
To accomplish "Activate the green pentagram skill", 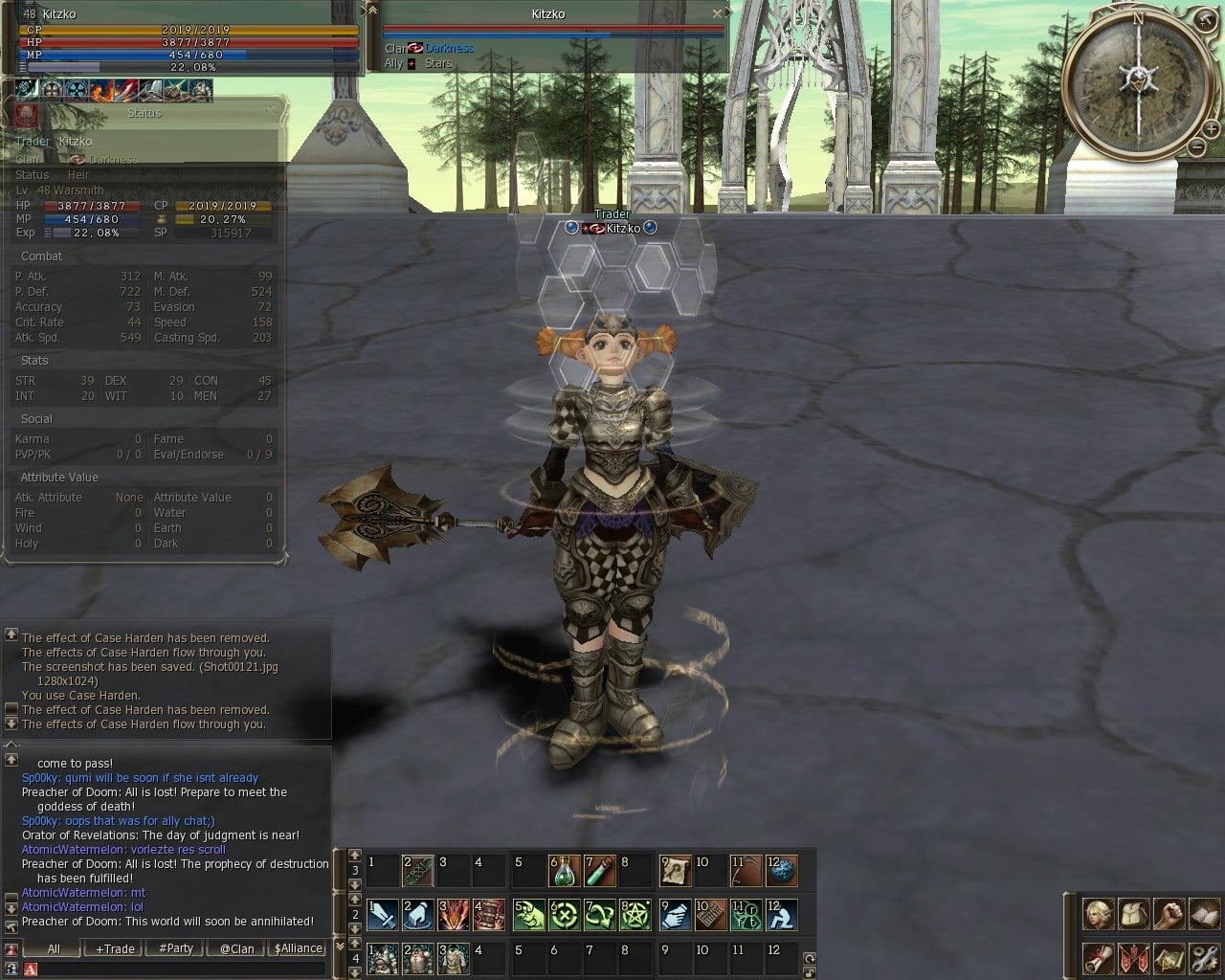I will [636, 915].
